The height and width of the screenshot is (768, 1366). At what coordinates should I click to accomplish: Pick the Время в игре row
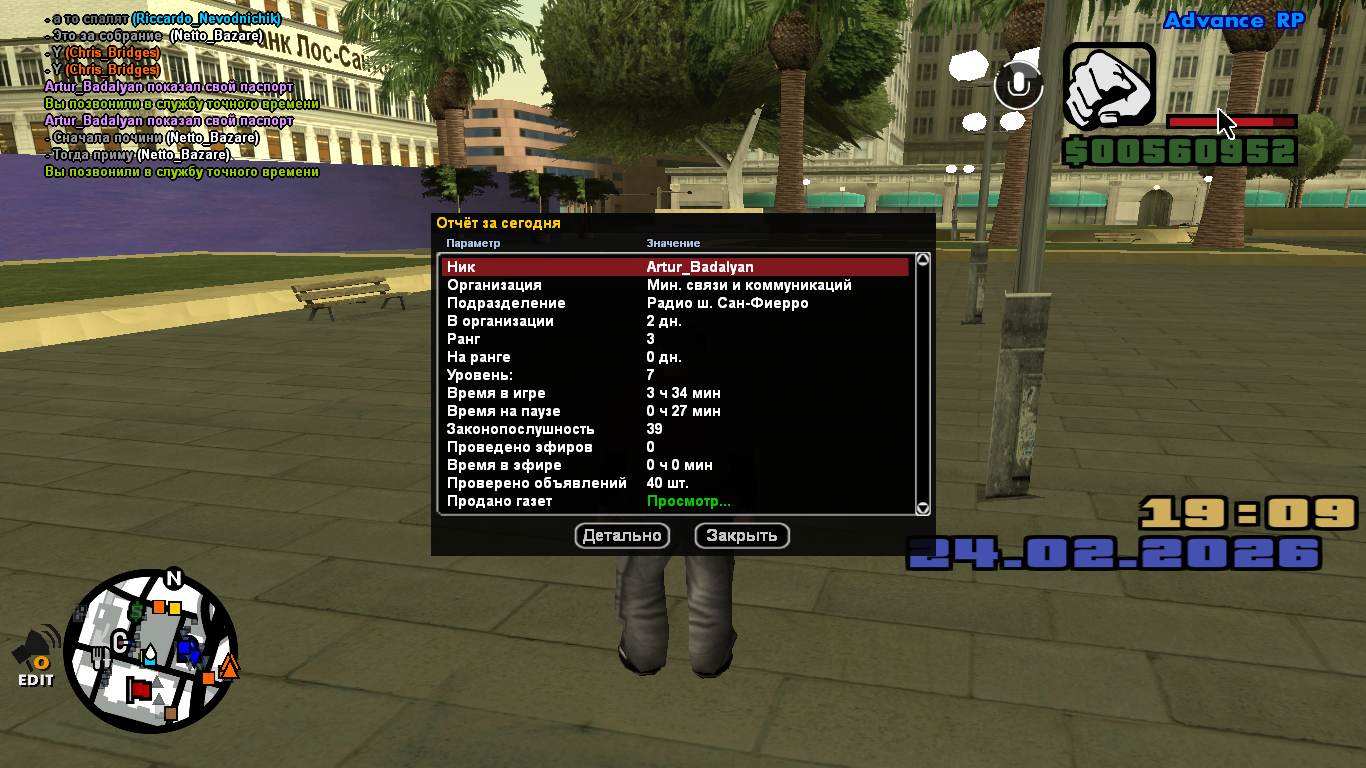(x=675, y=393)
